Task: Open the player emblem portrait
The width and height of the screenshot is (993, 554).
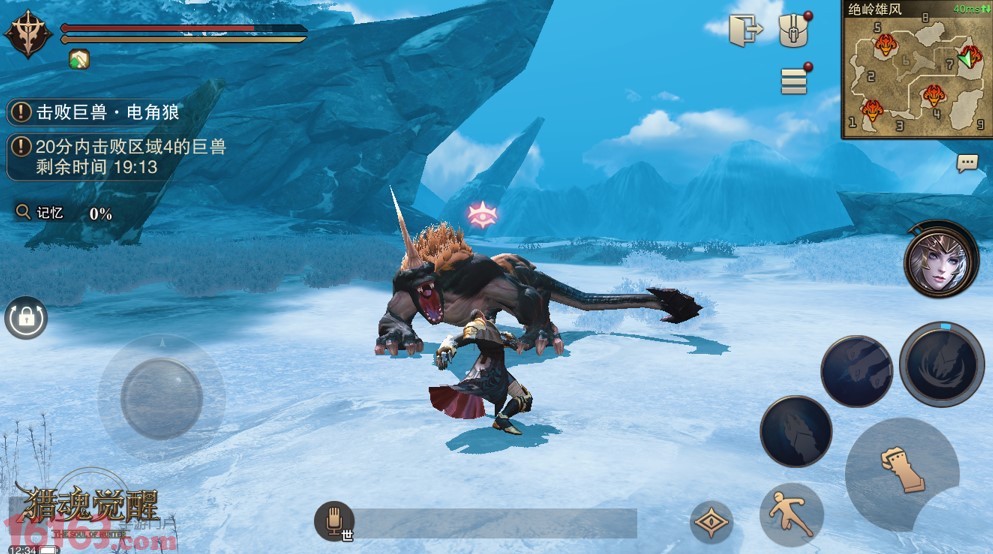Action: coord(29,35)
